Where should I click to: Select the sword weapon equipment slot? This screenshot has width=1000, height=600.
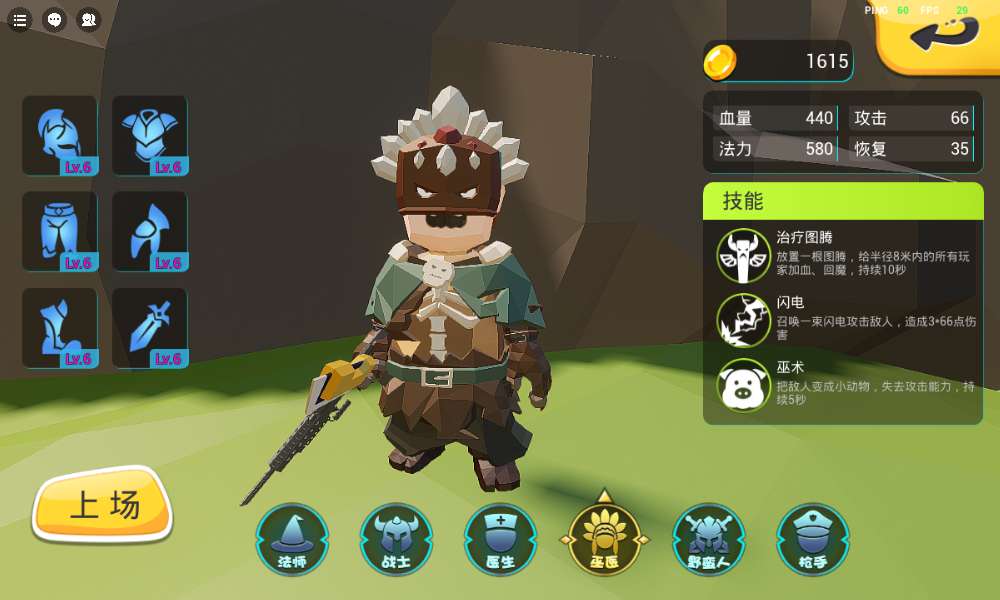[x=150, y=328]
